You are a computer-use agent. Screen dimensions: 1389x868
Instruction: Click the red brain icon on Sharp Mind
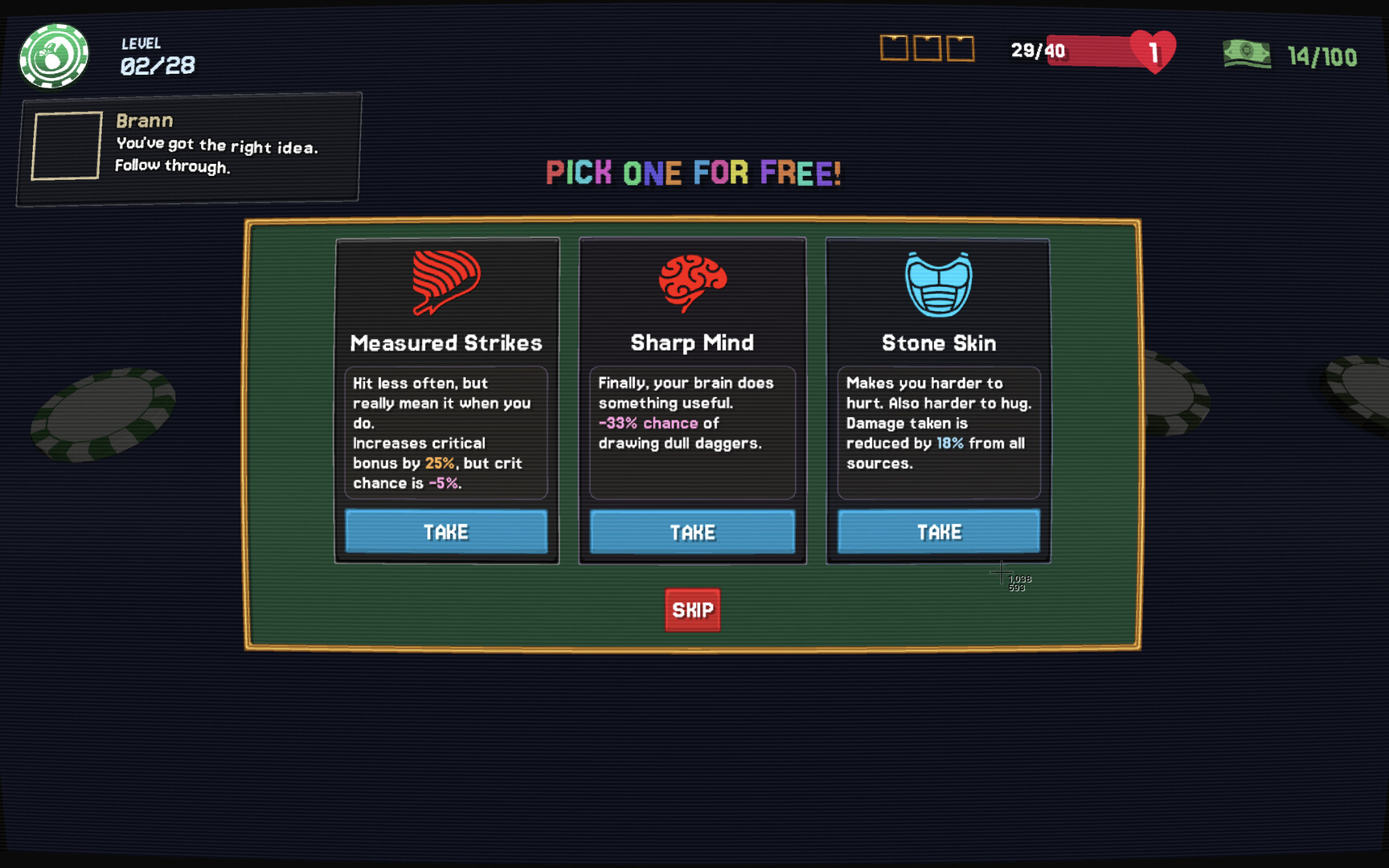tap(692, 281)
